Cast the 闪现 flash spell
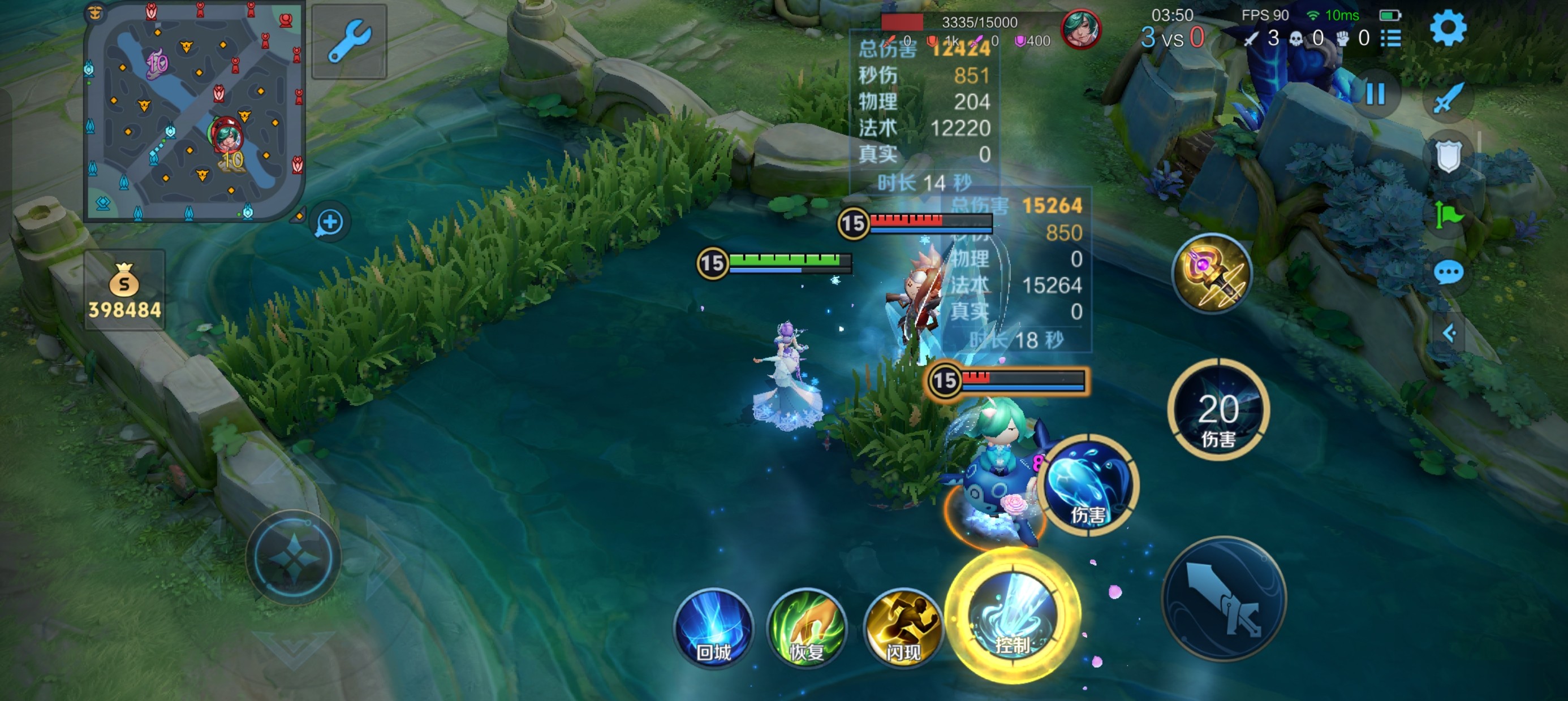This screenshot has height=701, width=1568. coord(903,628)
